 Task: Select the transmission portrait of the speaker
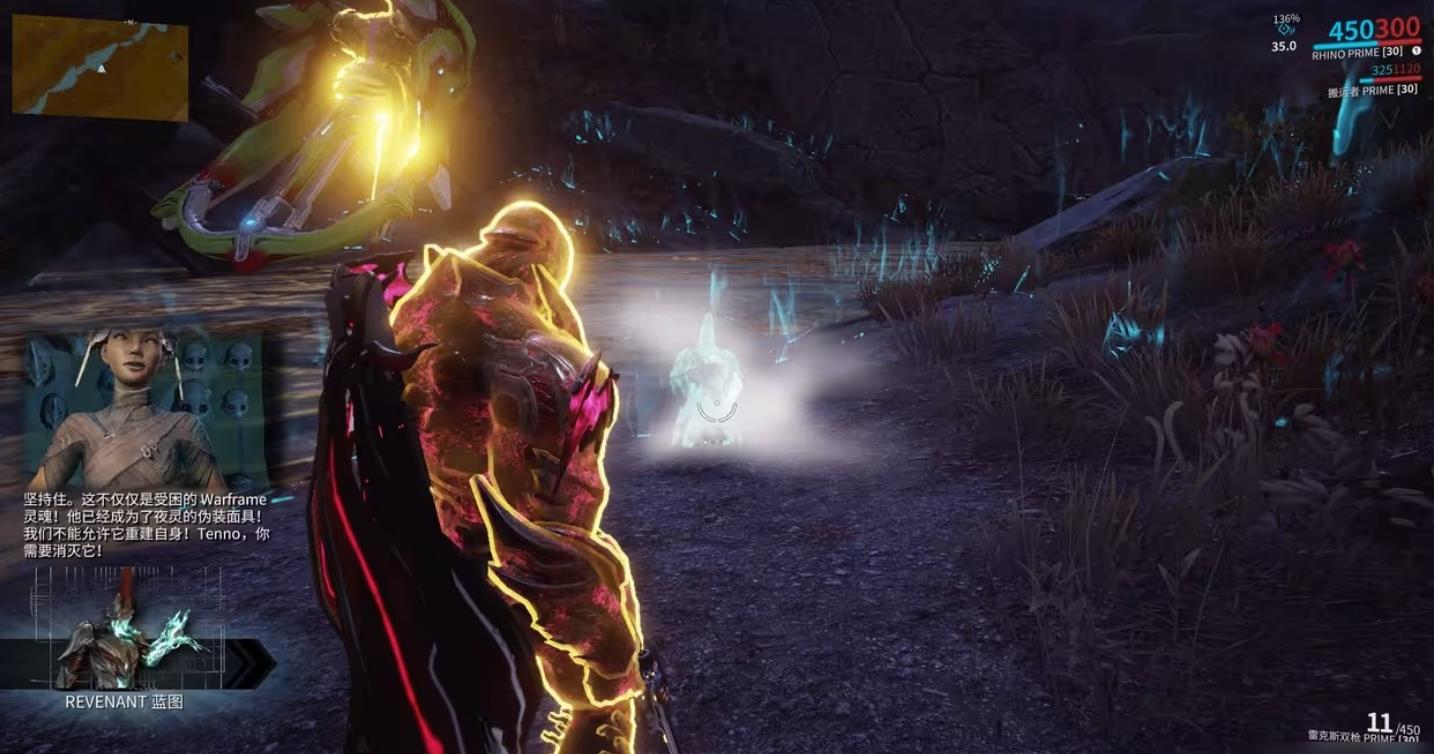click(147, 410)
